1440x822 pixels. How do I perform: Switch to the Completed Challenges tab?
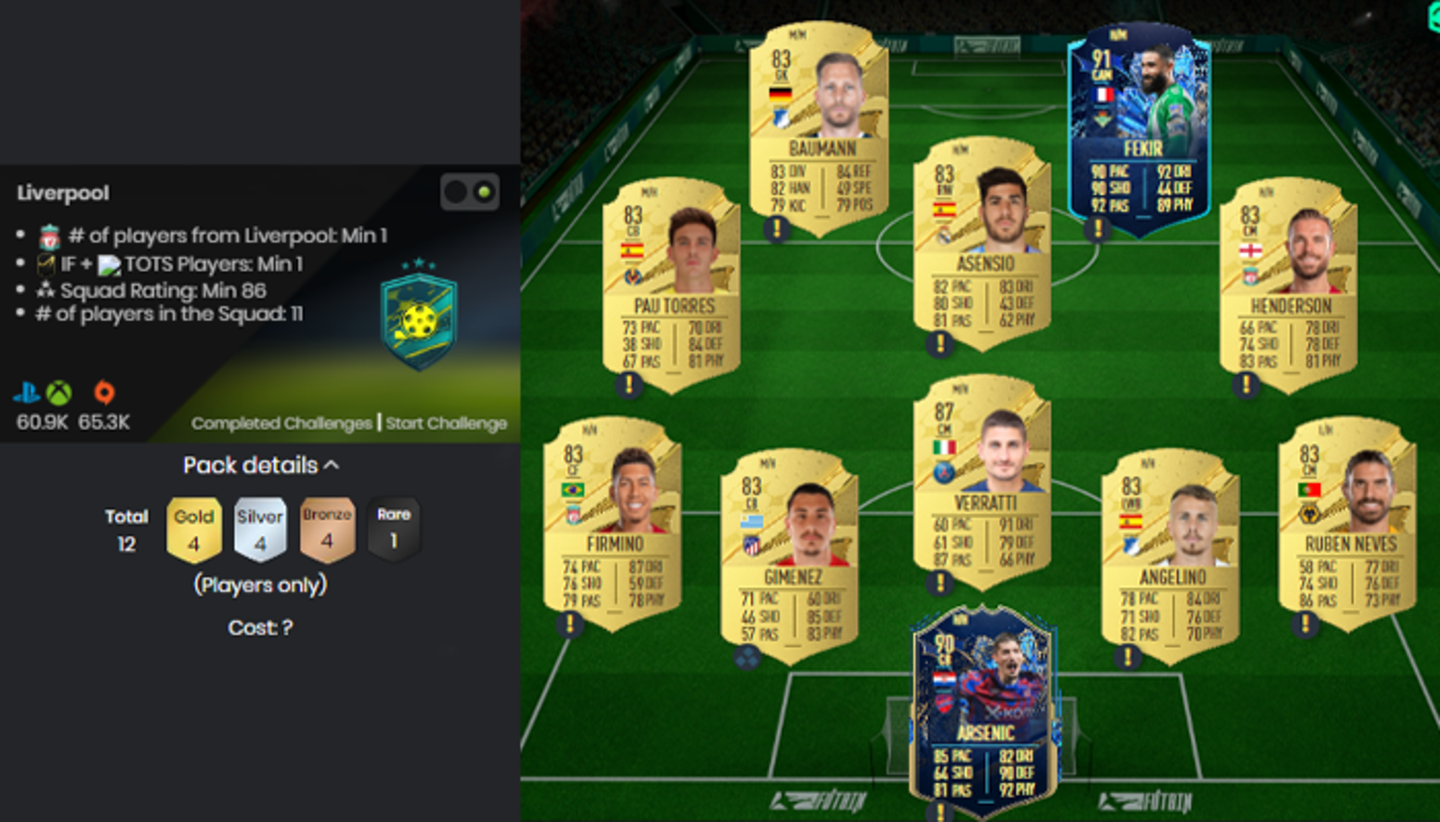click(x=283, y=423)
